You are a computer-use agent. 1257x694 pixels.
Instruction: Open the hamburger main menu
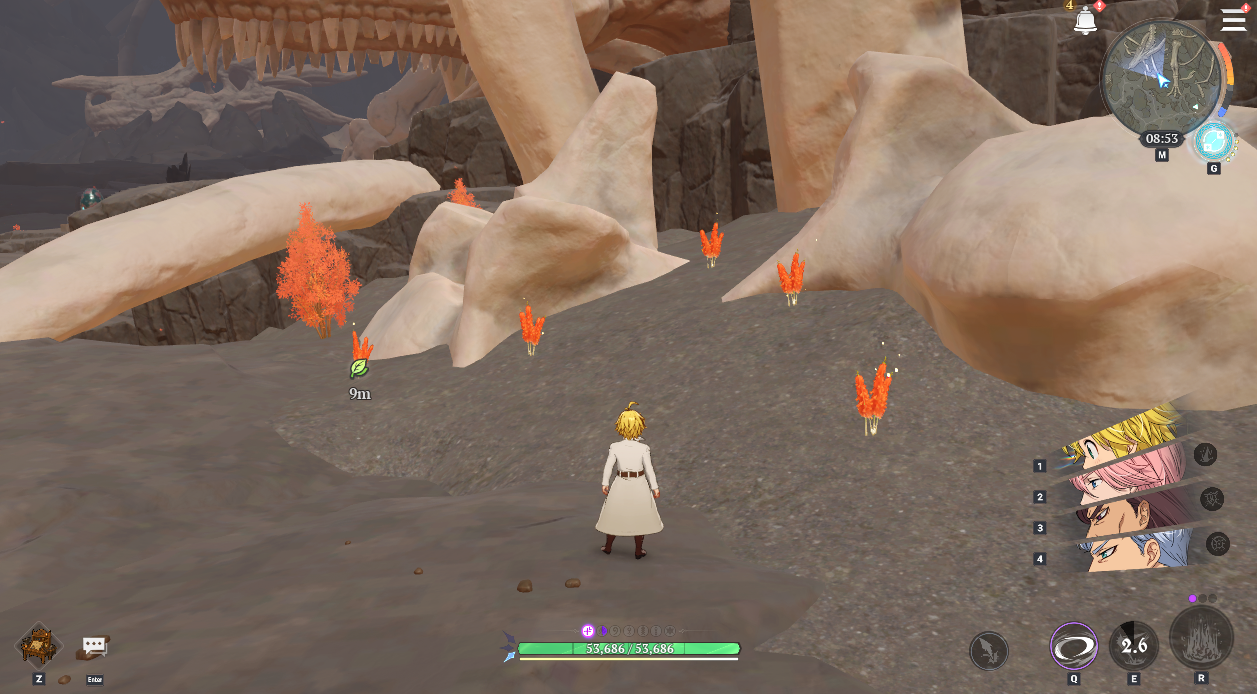[x=1233, y=20]
